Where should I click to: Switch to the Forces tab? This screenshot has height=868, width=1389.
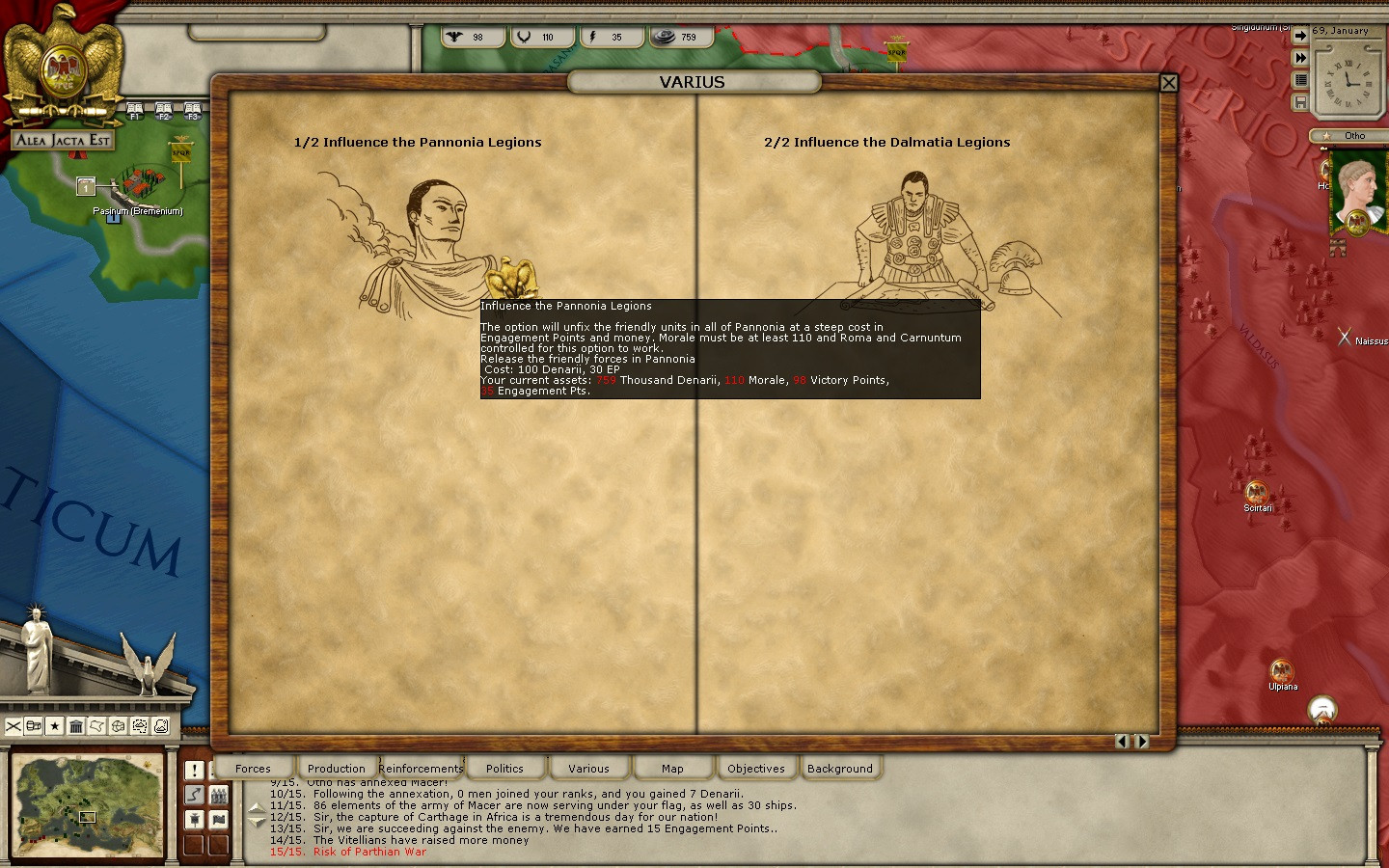click(253, 769)
